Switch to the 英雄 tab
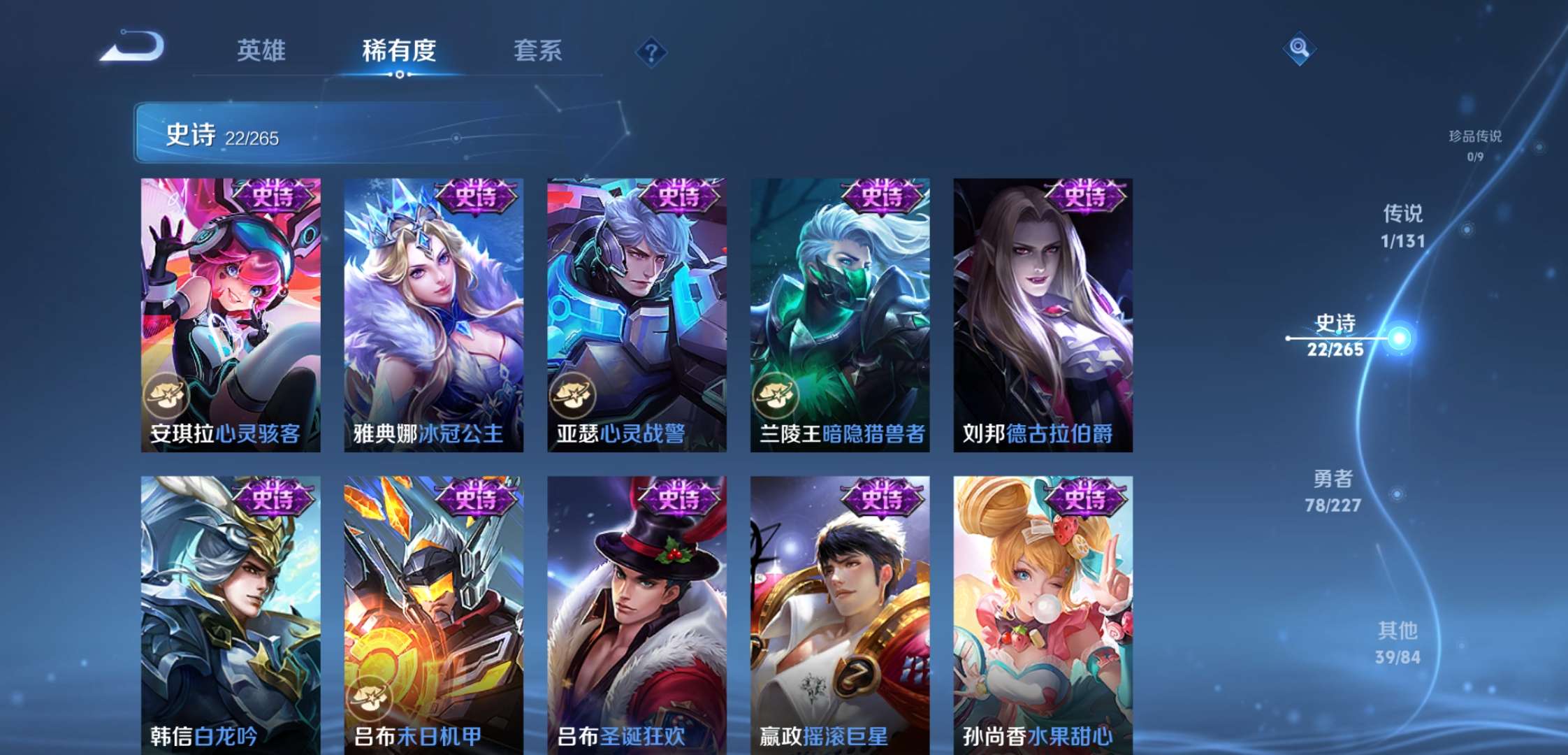Viewport: 1568px width, 755px height. (261, 49)
